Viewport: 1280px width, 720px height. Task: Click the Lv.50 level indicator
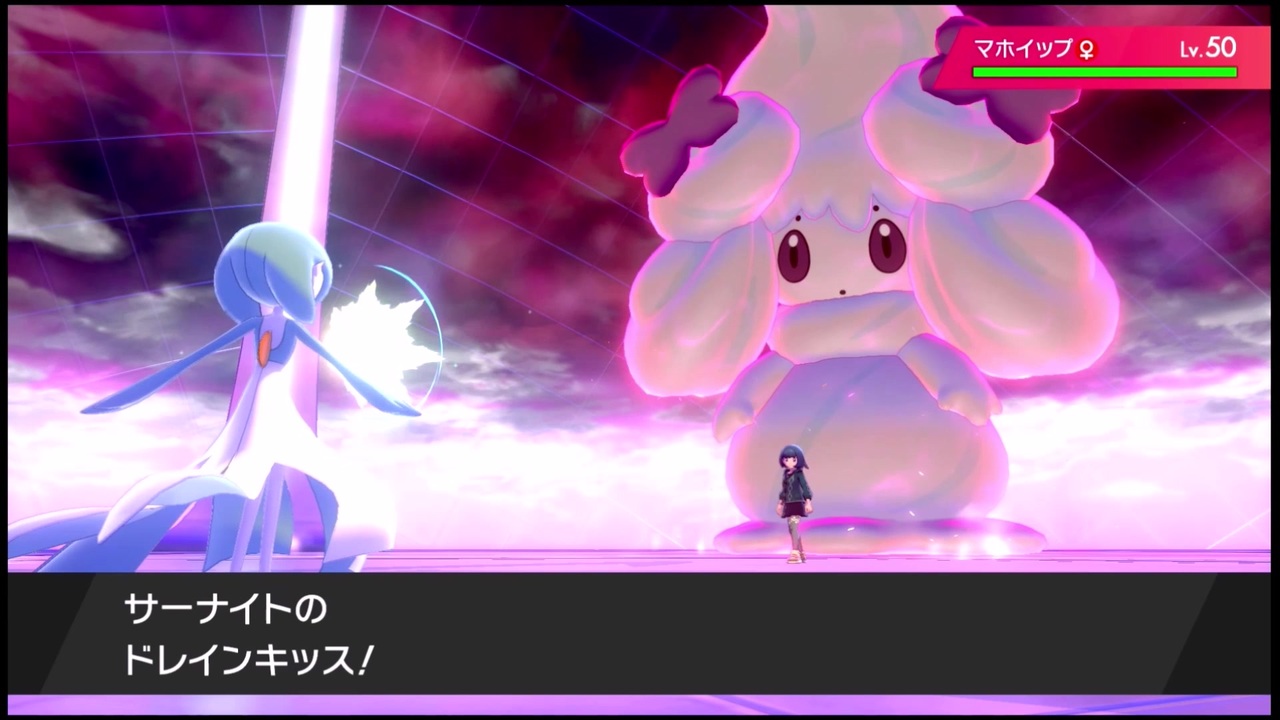(1207, 48)
